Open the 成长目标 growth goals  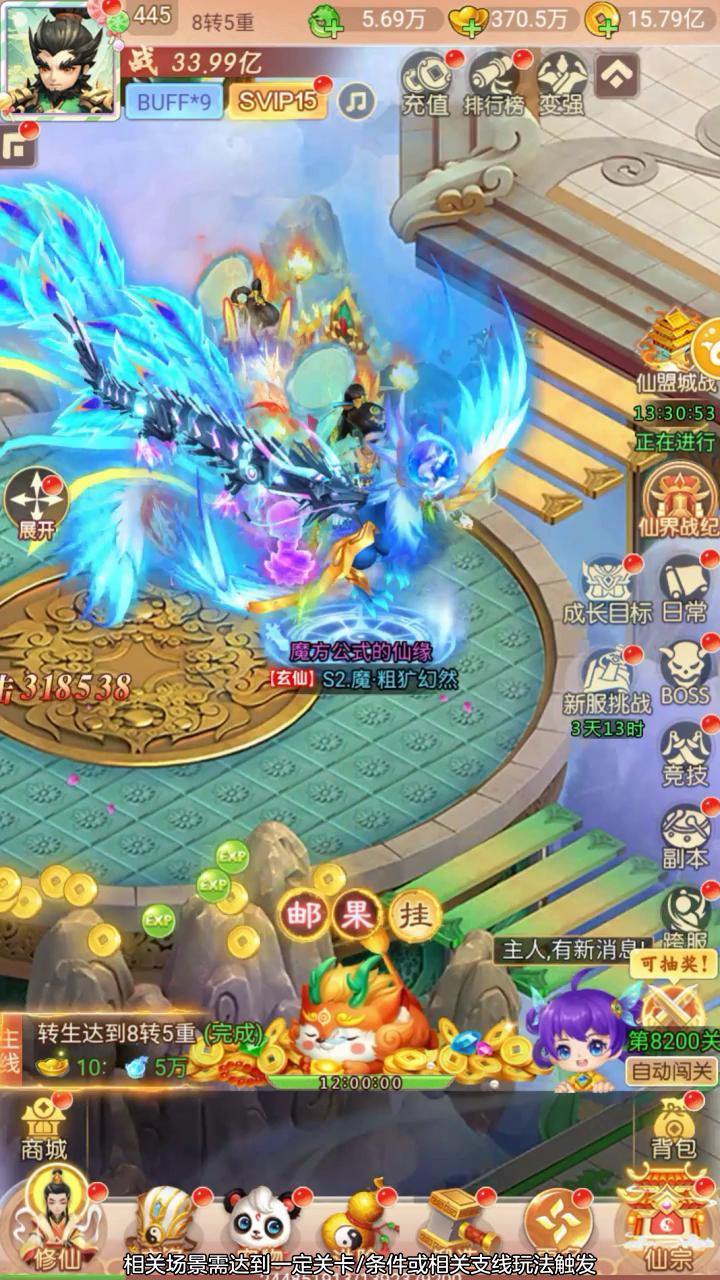pyautogui.click(x=607, y=591)
